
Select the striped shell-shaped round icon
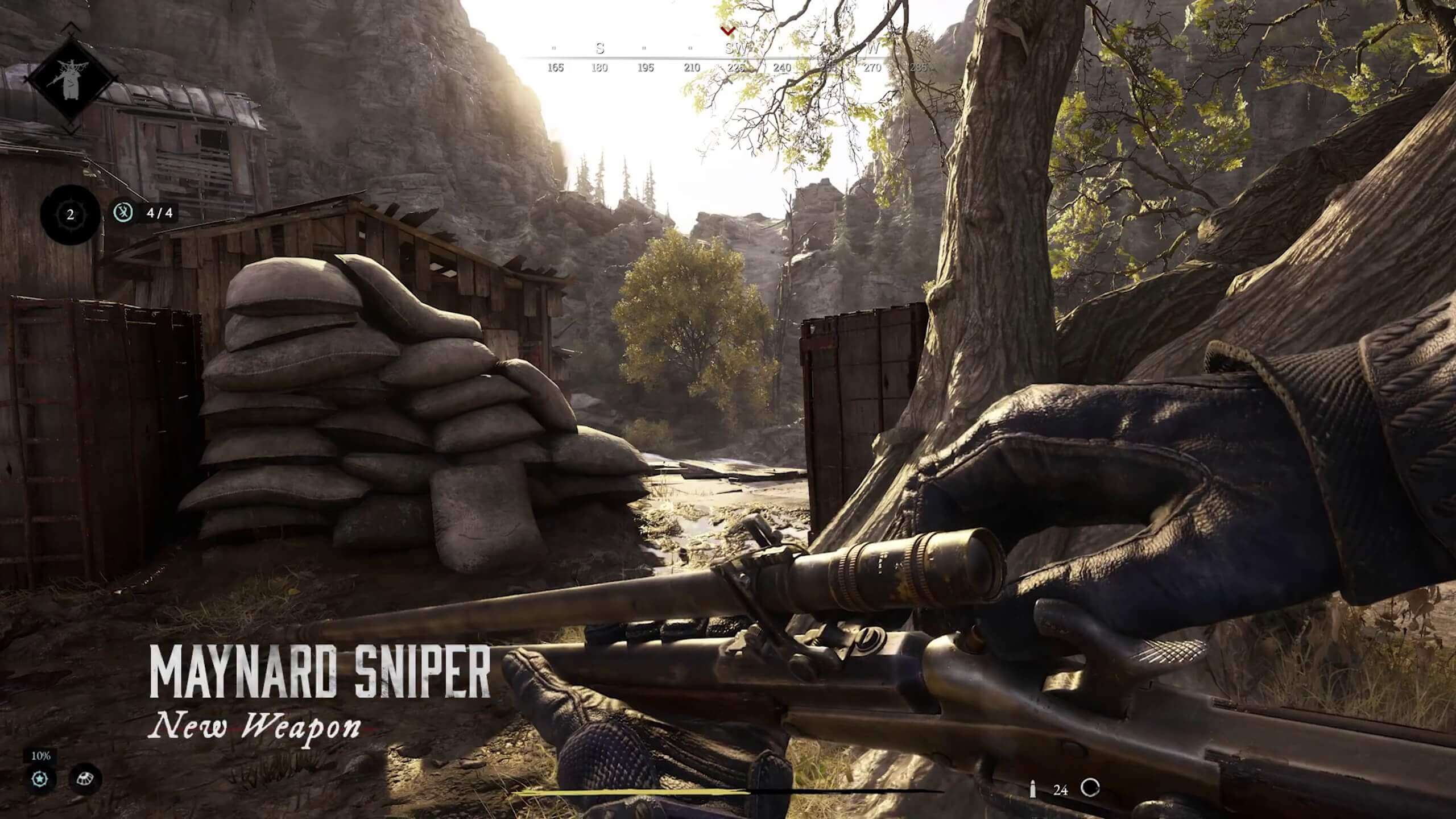(x=86, y=779)
